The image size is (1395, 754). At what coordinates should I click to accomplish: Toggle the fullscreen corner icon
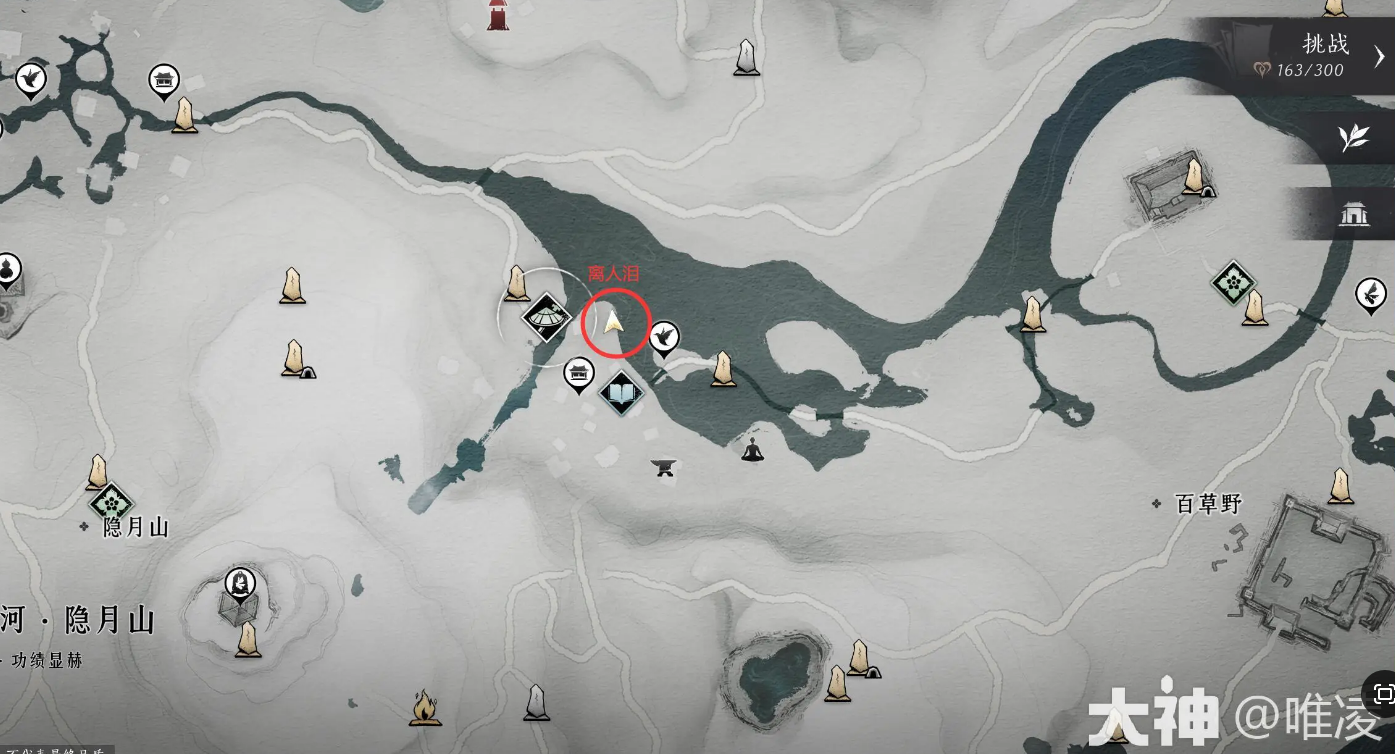pos(1383,694)
